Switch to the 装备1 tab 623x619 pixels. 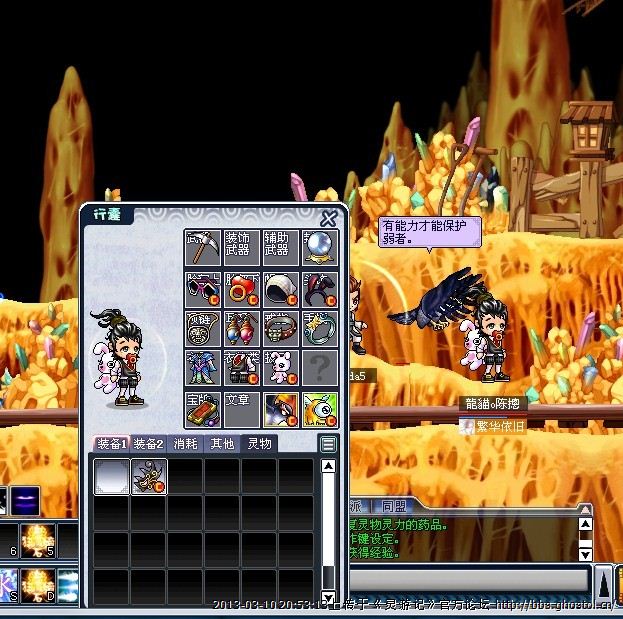(x=111, y=444)
